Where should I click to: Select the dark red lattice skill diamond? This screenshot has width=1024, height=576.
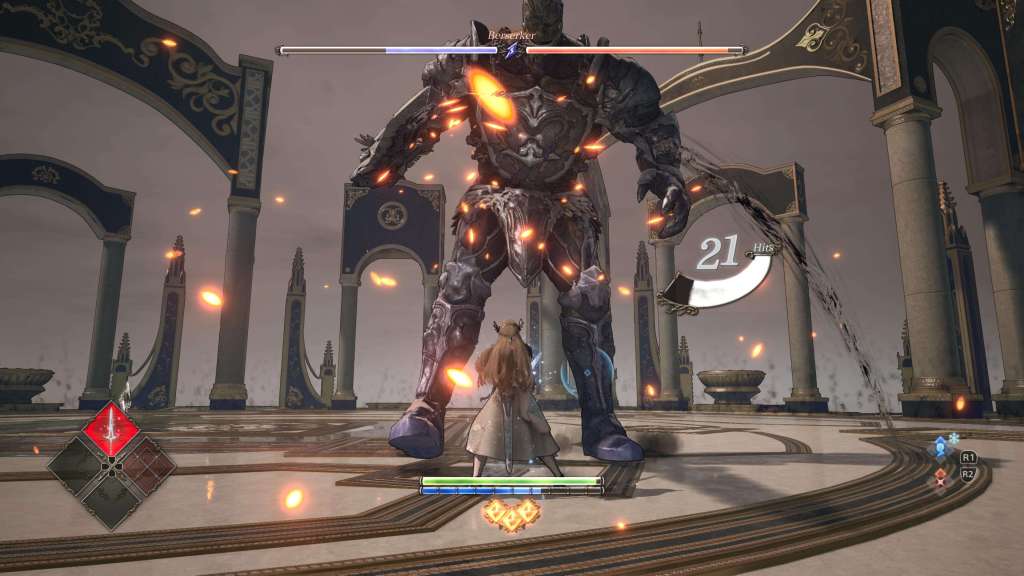144,465
